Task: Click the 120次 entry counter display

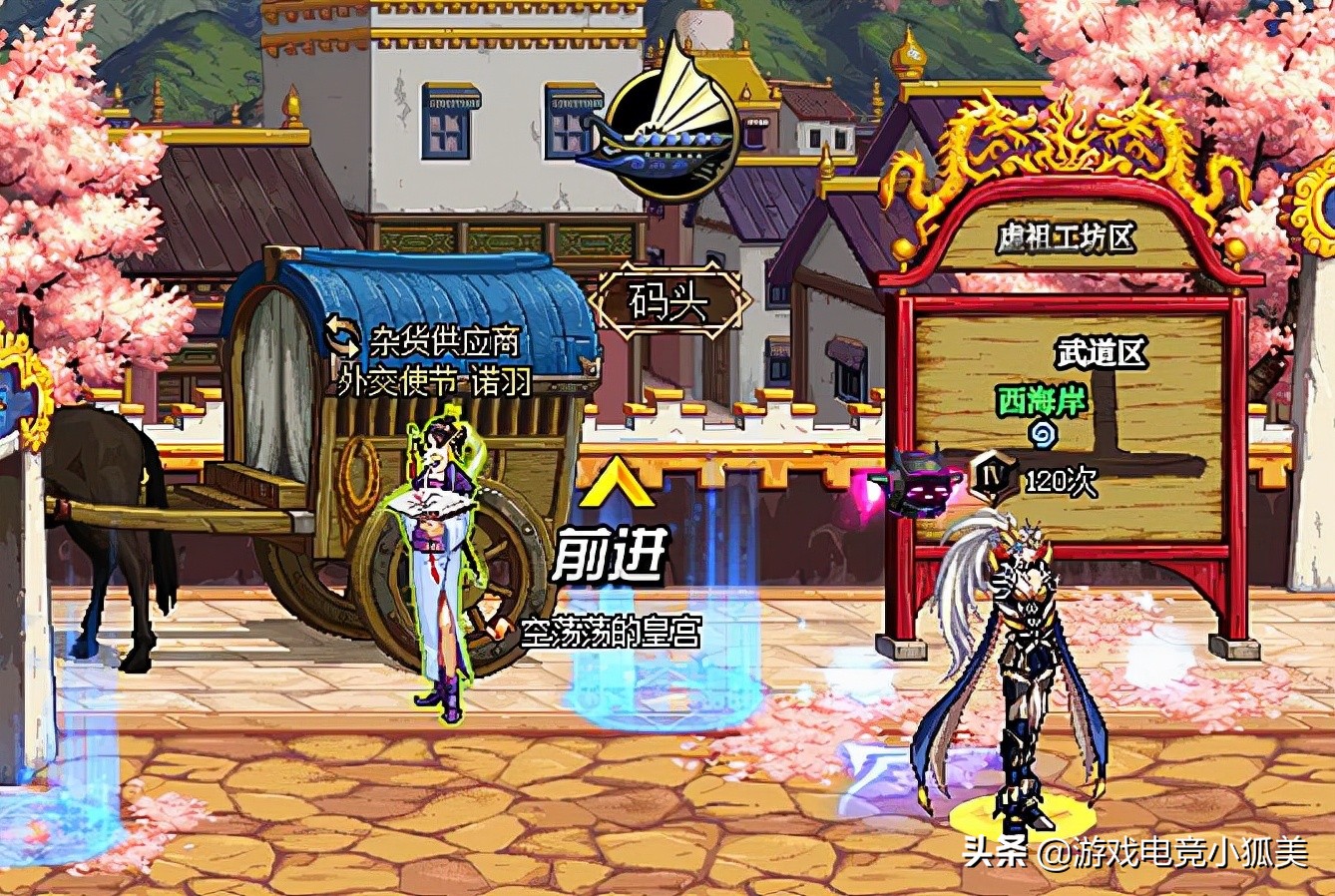Action: tap(1060, 479)
